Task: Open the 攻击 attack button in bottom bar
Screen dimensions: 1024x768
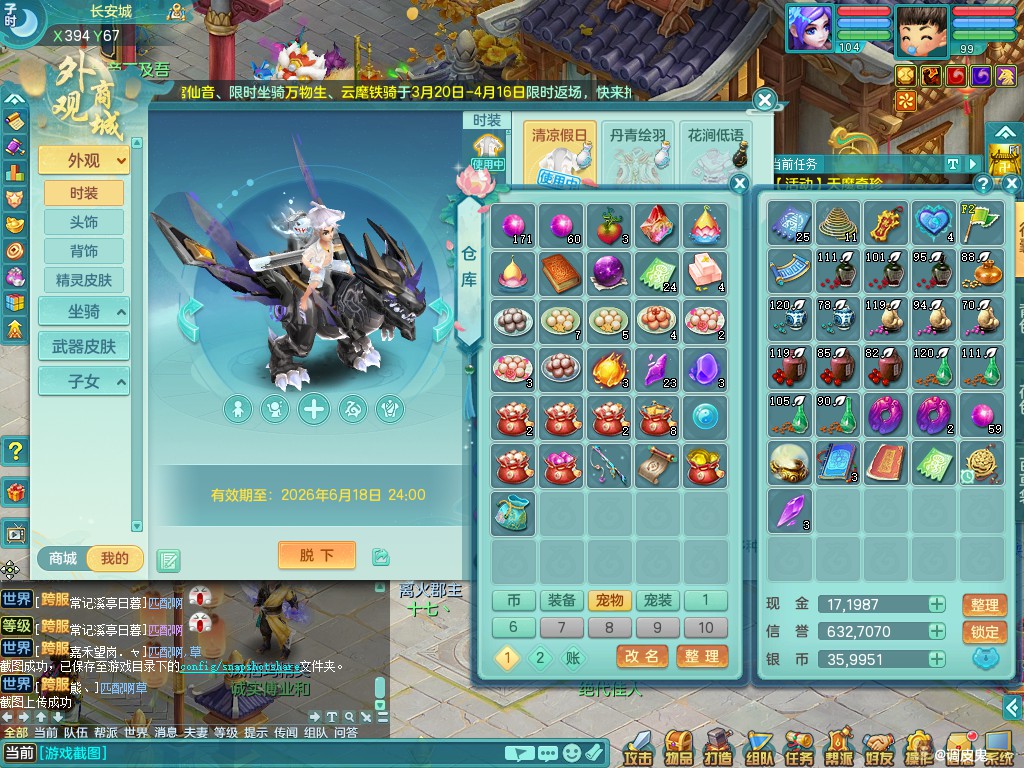Action: tap(637, 746)
